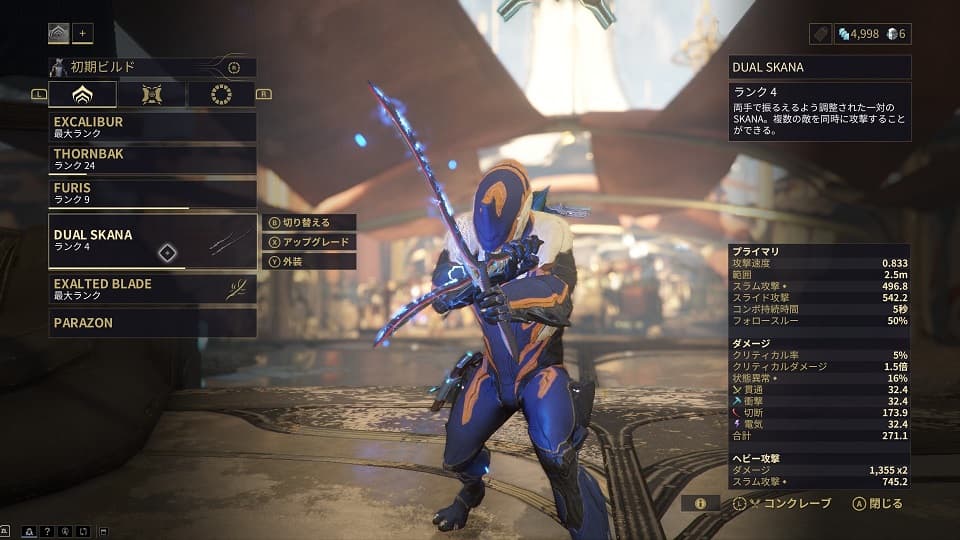
Task: Switch to the companion loadout tab
Action: [x=151, y=94]
